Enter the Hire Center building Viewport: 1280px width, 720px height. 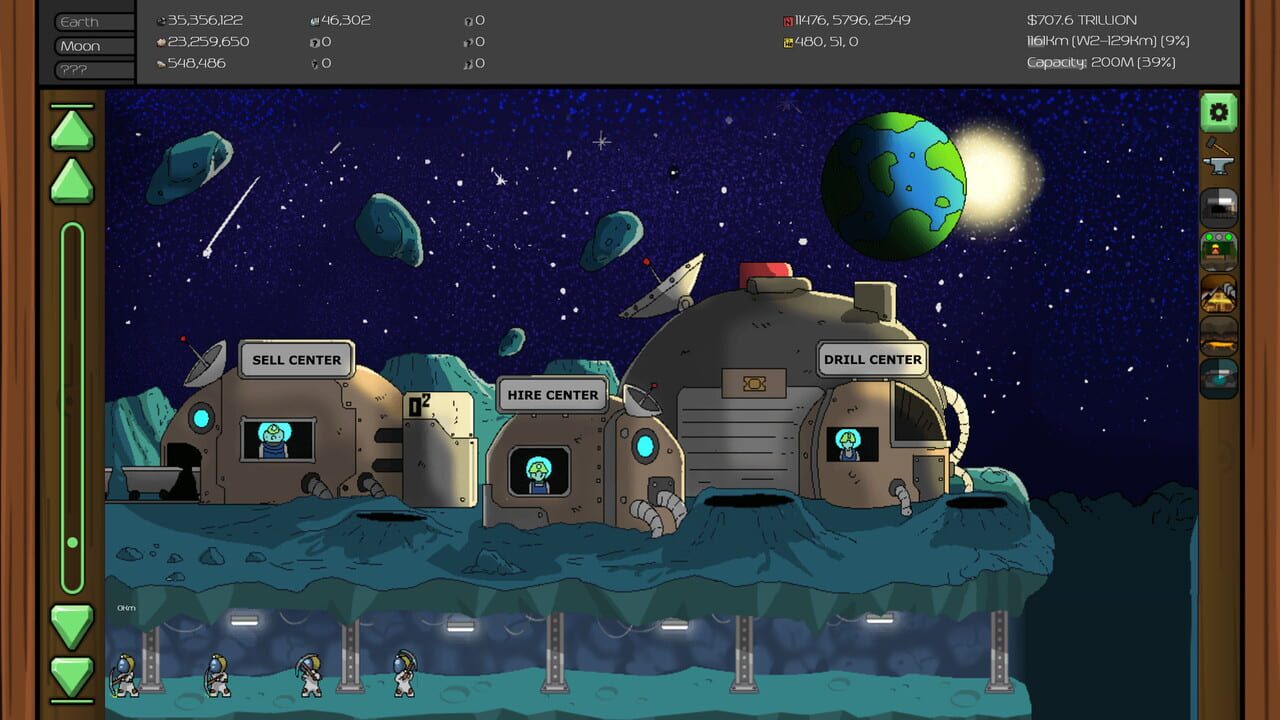point(550,394)
